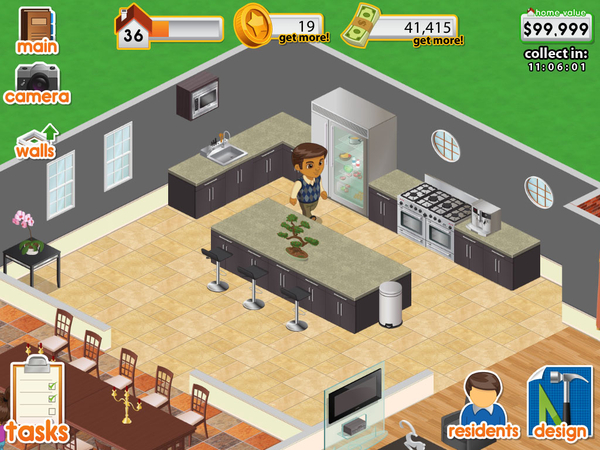The height and width of the screenshot is (450, 600).
Task: Get more cash
Action: tap(437, 40)
